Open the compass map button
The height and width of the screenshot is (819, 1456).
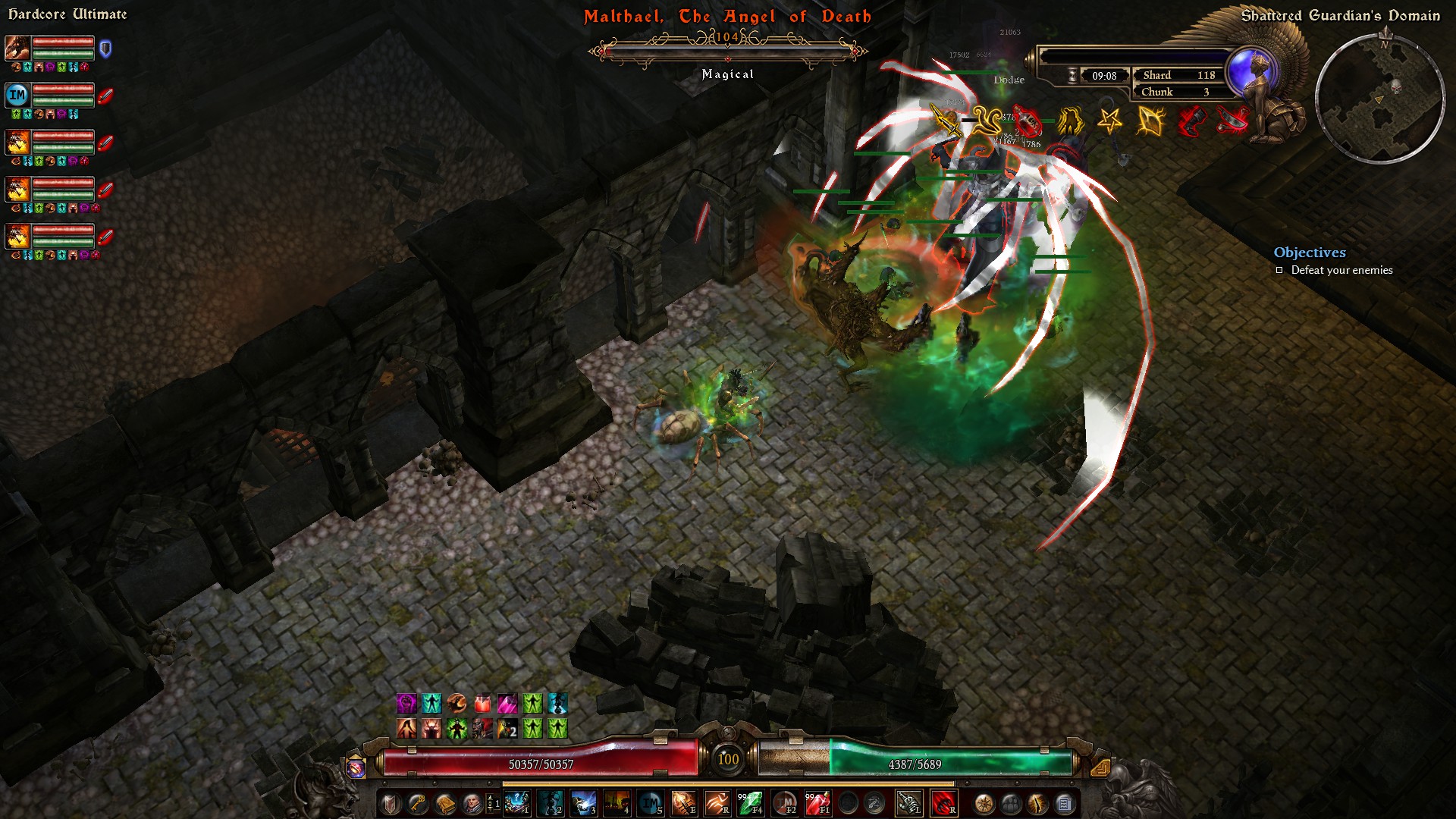coord(984,803)
